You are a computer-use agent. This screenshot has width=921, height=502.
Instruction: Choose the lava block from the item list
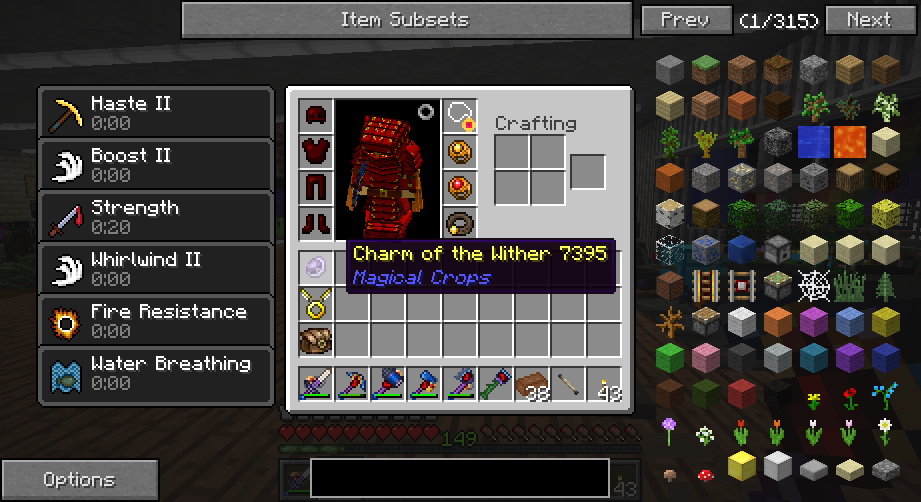pos(850,141)
